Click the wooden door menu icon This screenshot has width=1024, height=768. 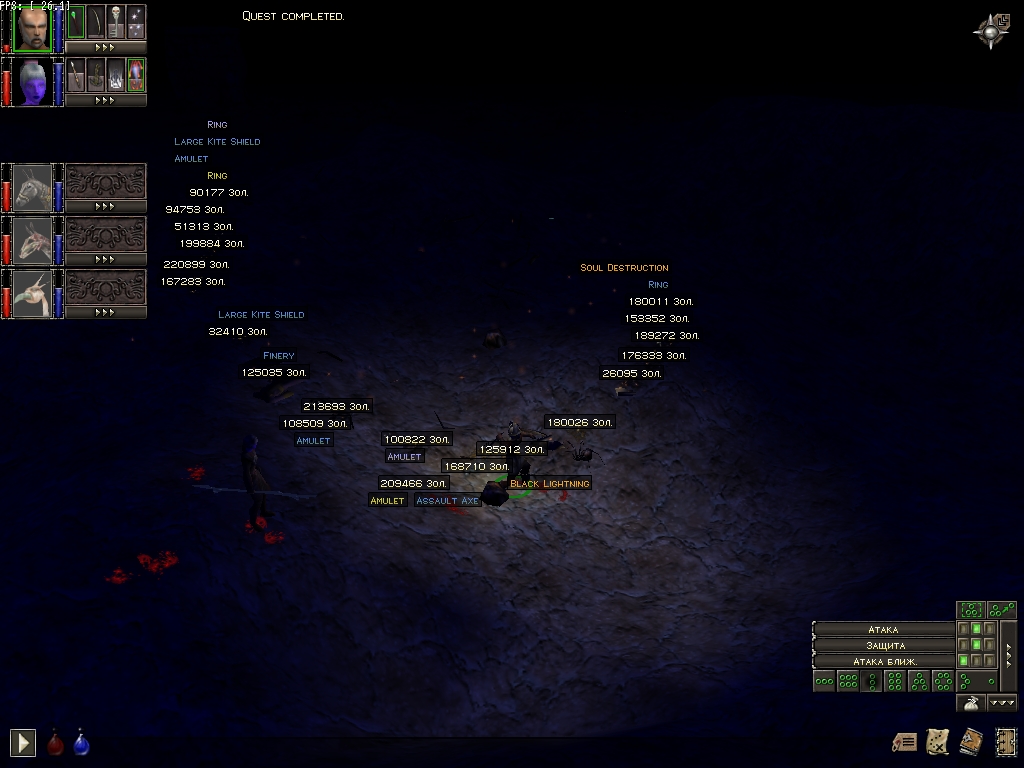1004,741
